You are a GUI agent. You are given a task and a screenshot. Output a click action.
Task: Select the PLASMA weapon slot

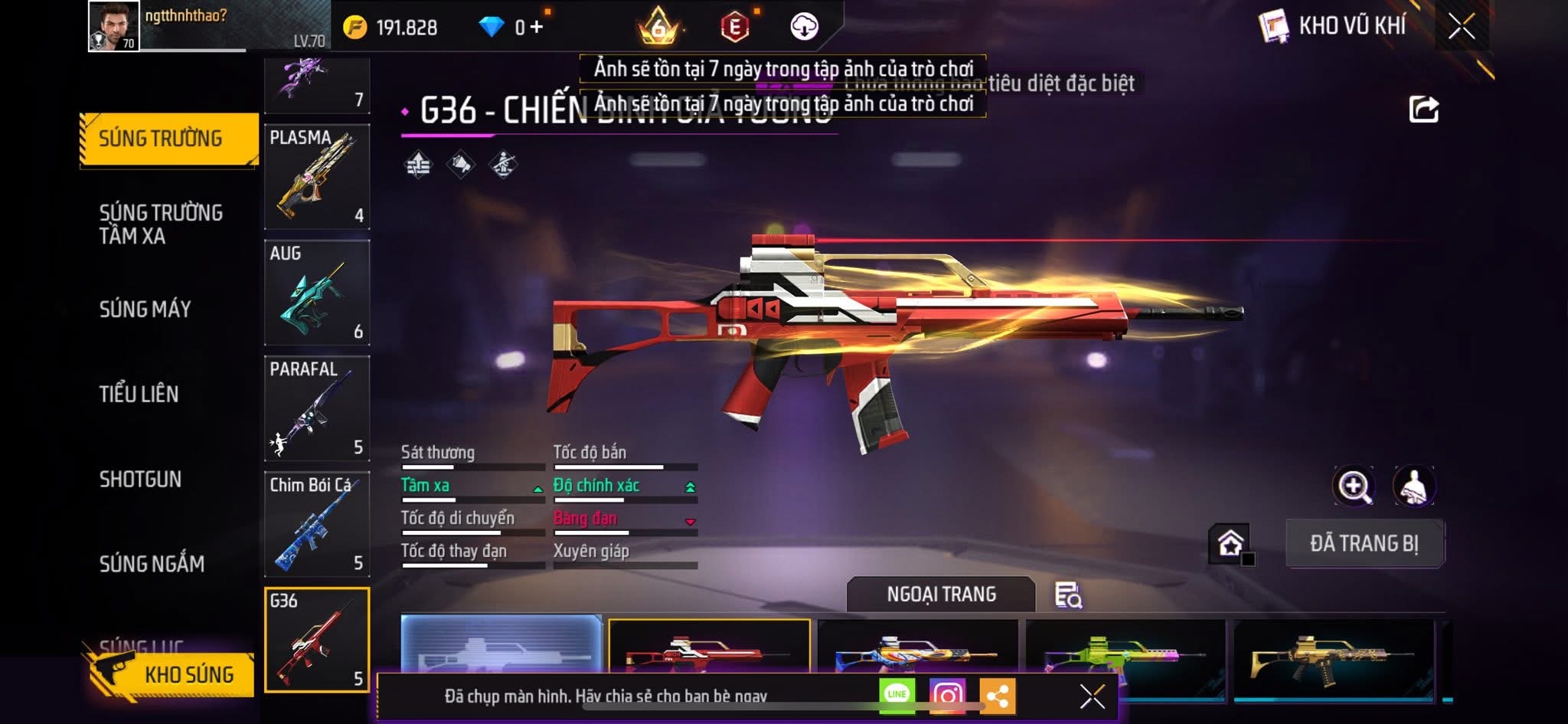pyautogui.click(x=317, y=177)
